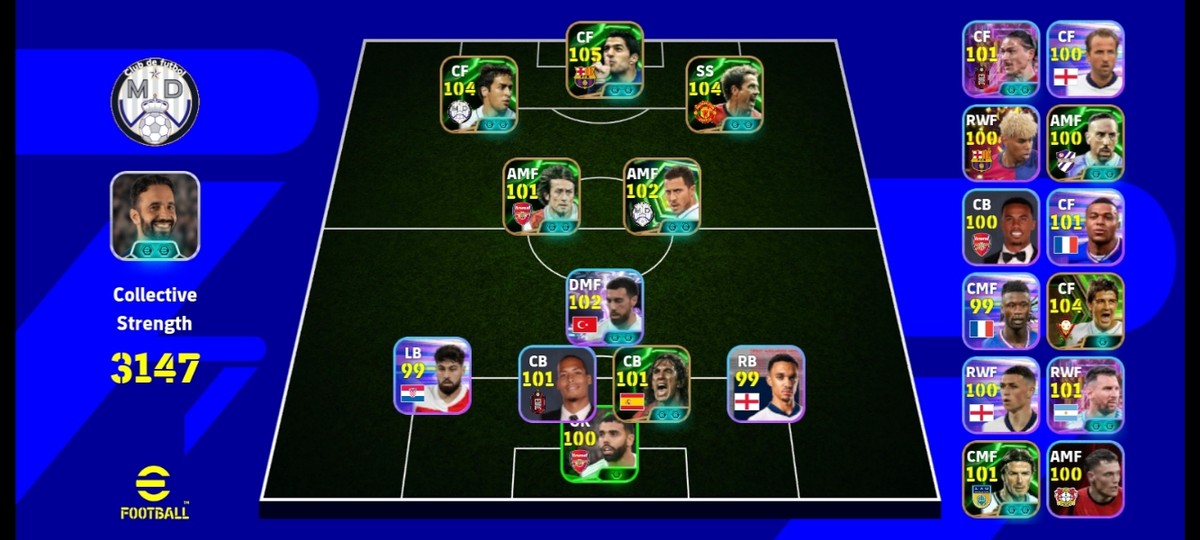Select the CF 105 striker card
Screen dimensions: 1200x540
click(604, 60)
